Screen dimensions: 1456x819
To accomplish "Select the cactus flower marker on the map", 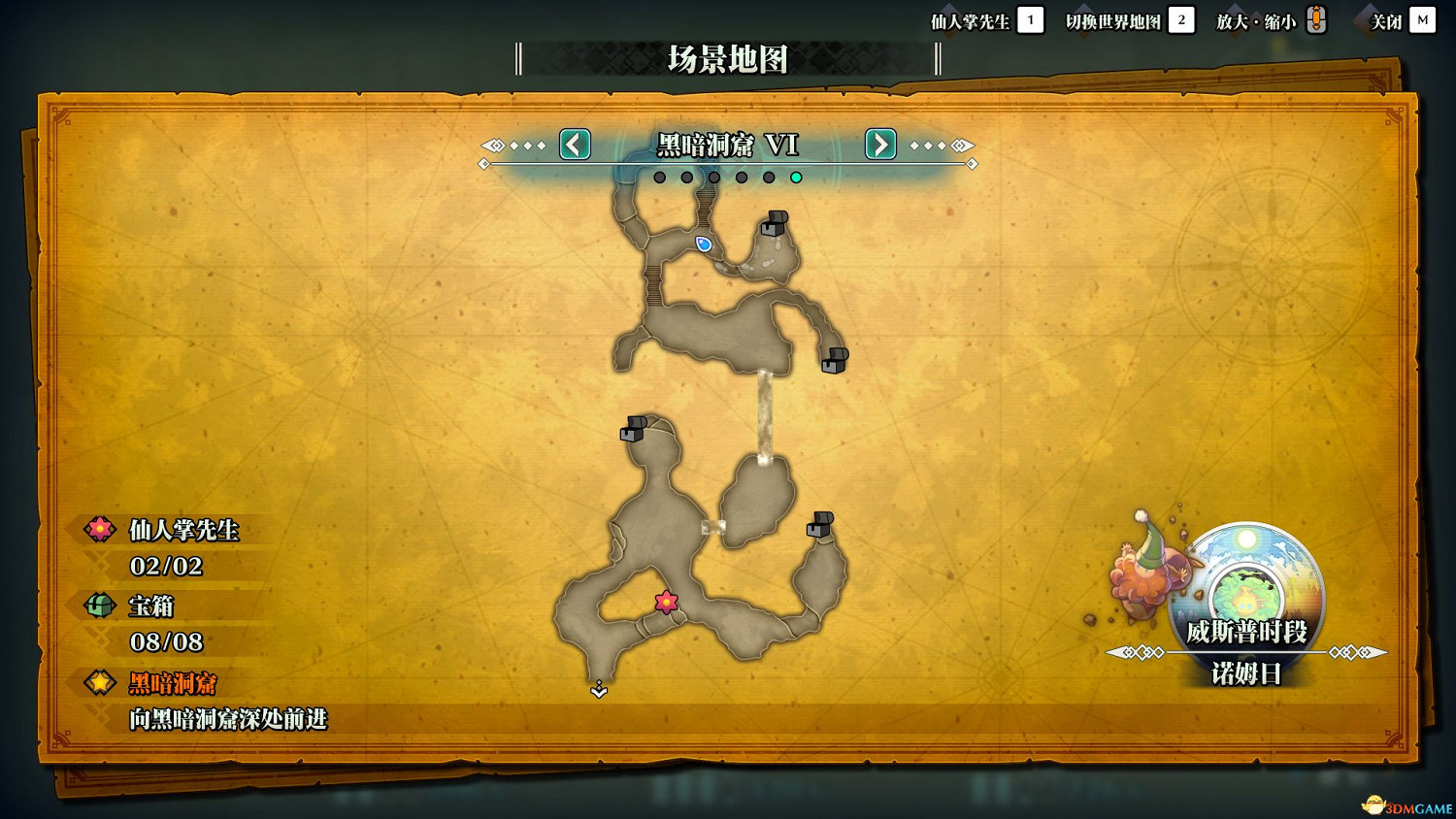I will (x=665, y=602).
